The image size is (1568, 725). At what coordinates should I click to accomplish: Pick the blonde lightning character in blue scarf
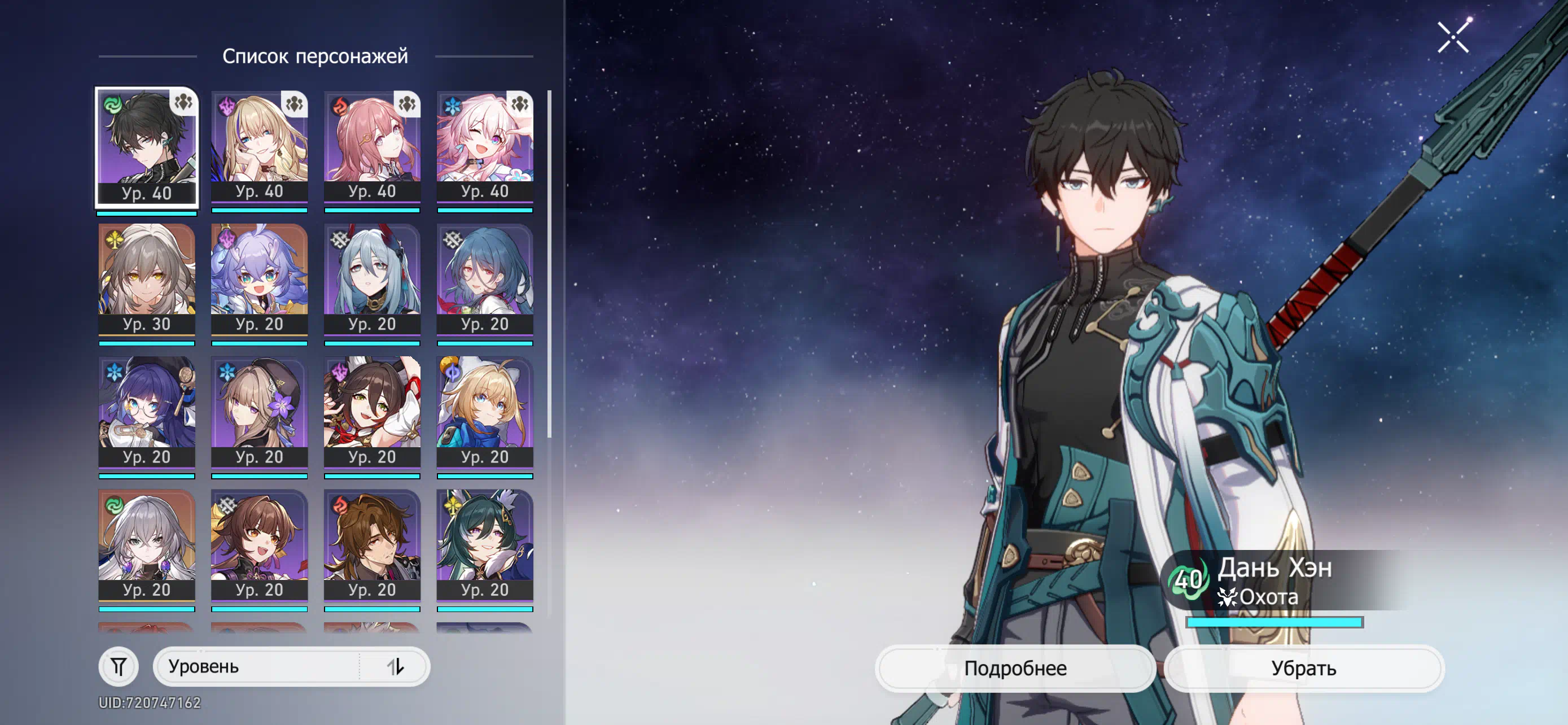pyautogui.click(x=484, y=413)
